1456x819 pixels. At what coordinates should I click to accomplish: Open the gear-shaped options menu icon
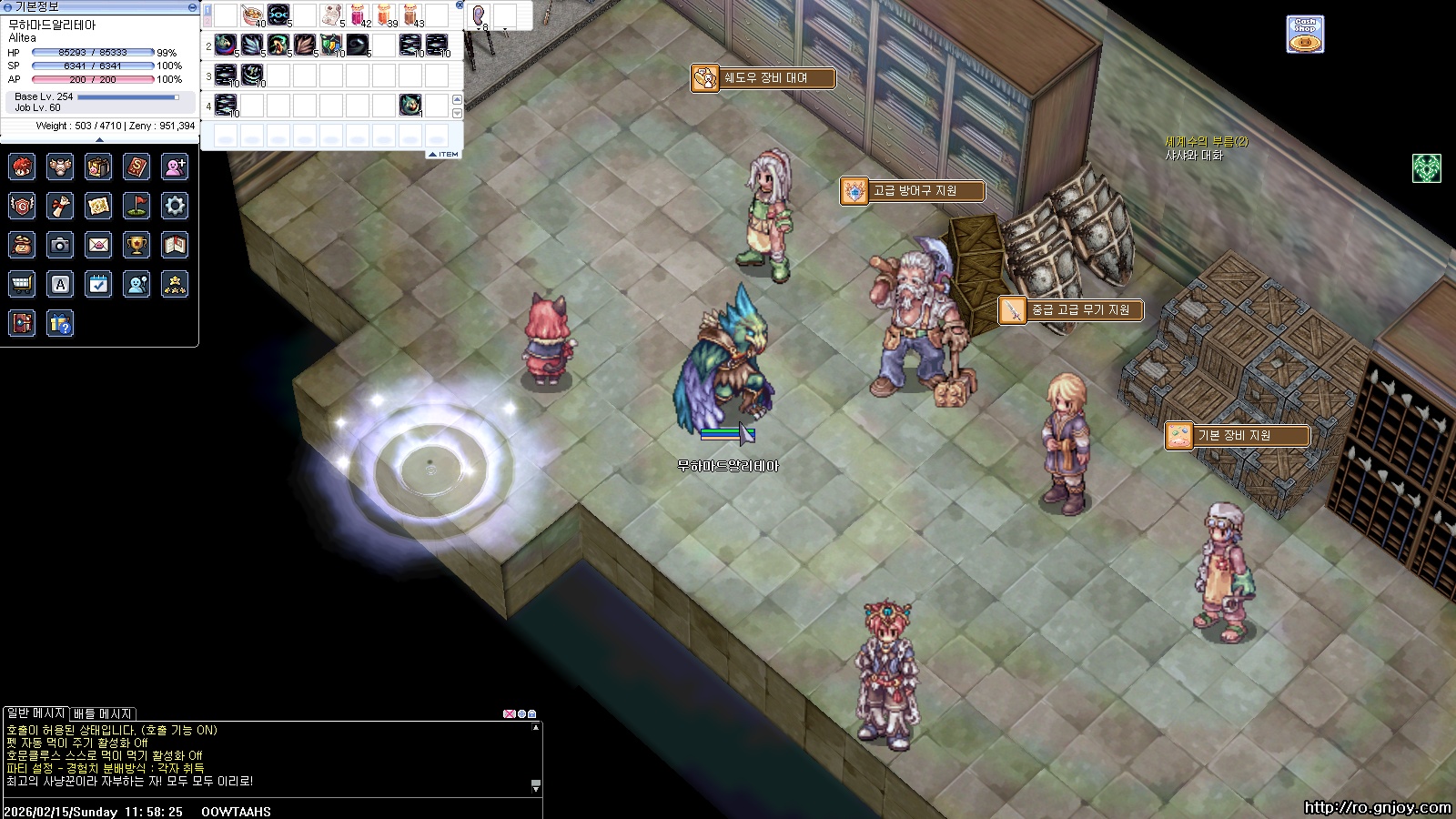pyautogui.click(x=175, y=206)
